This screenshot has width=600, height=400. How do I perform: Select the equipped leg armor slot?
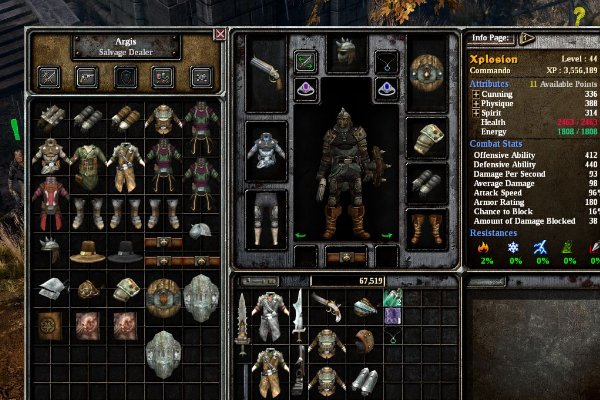pyautogui.click(x=267, y=213)
